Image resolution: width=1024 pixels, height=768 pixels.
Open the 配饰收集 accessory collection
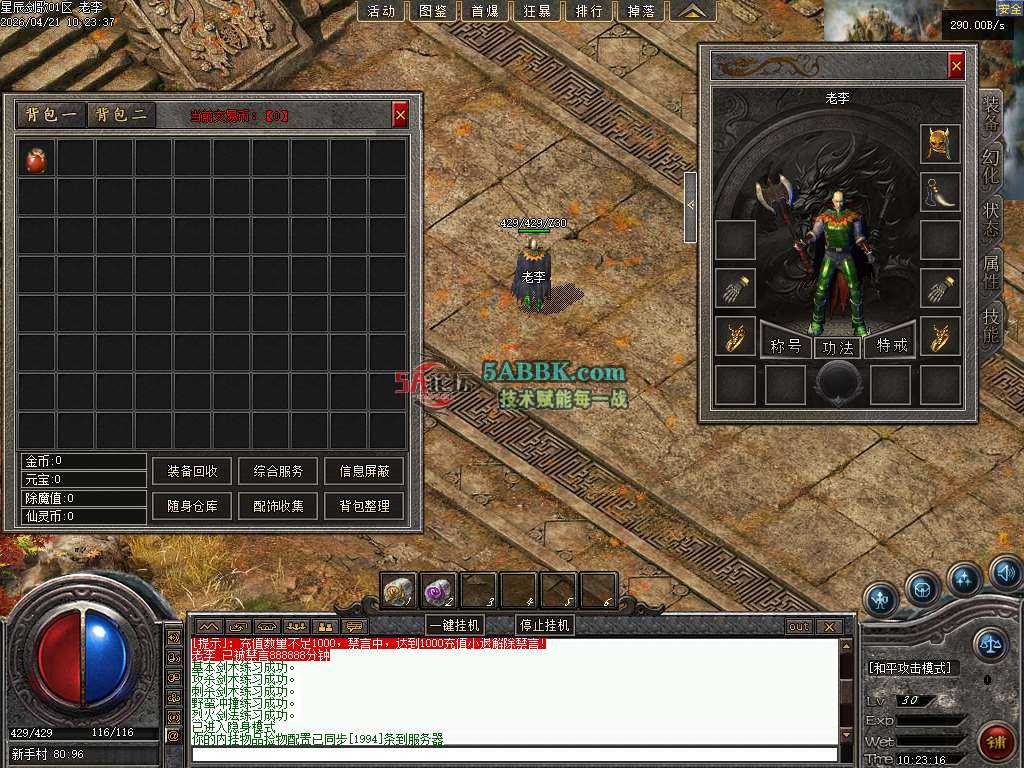pyautogui.click(x=278, y=506)
